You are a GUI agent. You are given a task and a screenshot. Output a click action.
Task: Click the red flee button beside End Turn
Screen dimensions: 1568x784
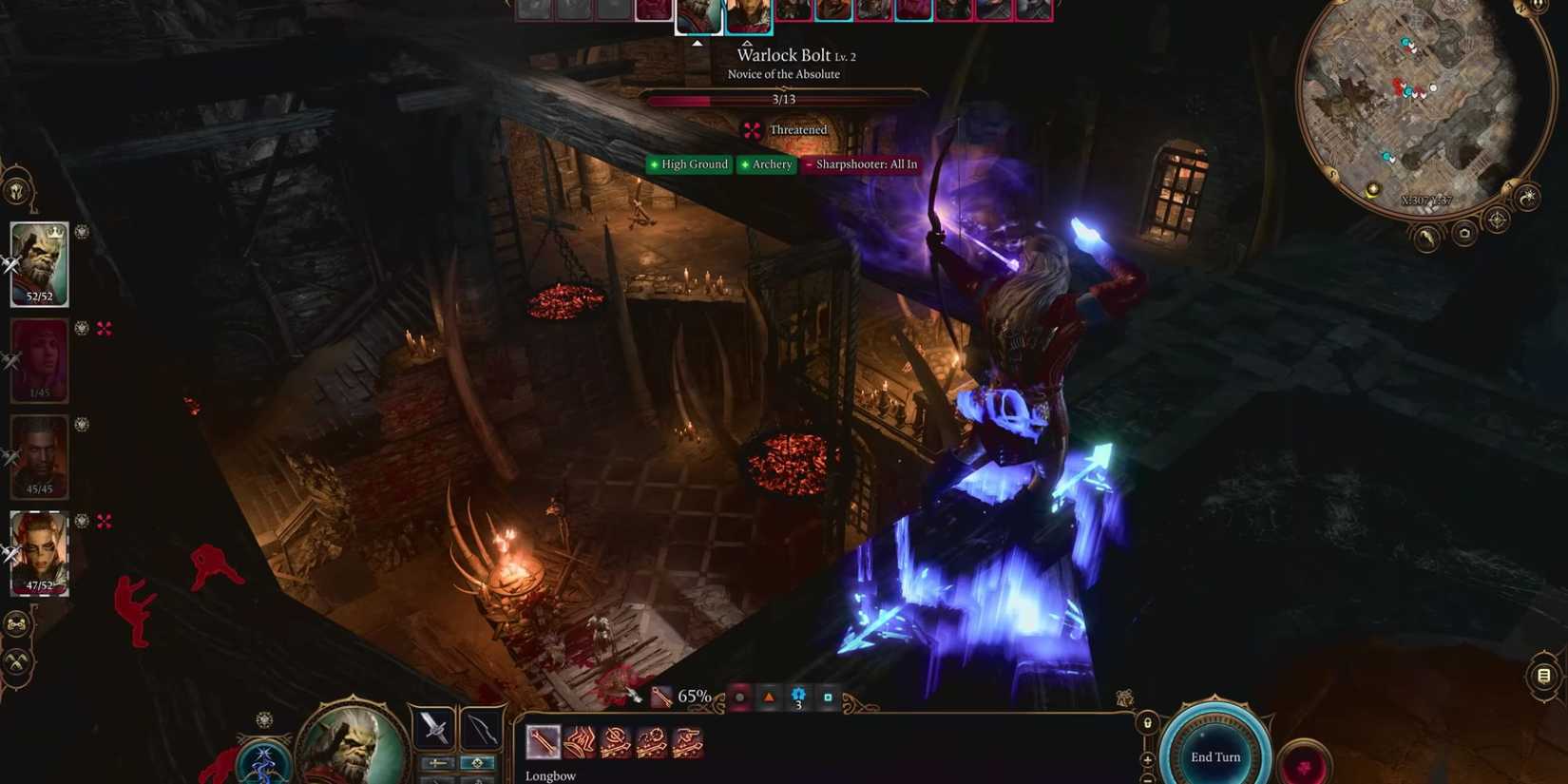(1305, 765)
